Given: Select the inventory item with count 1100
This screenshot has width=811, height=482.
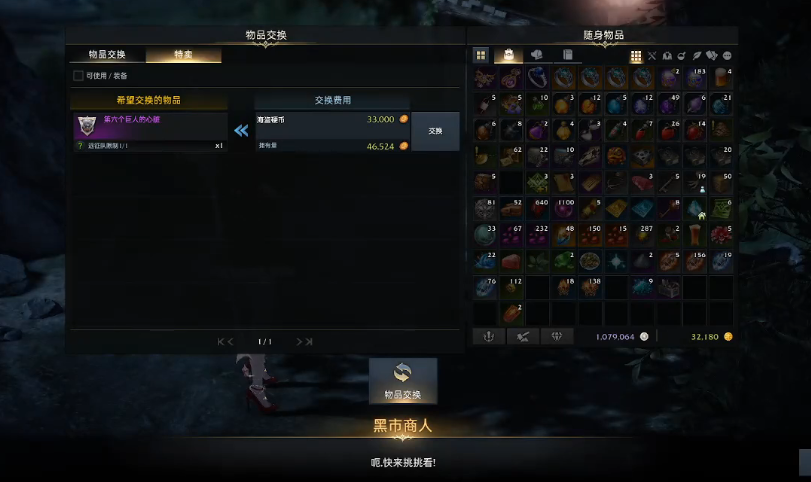Looking at the screenshot, I should [564, 209].
